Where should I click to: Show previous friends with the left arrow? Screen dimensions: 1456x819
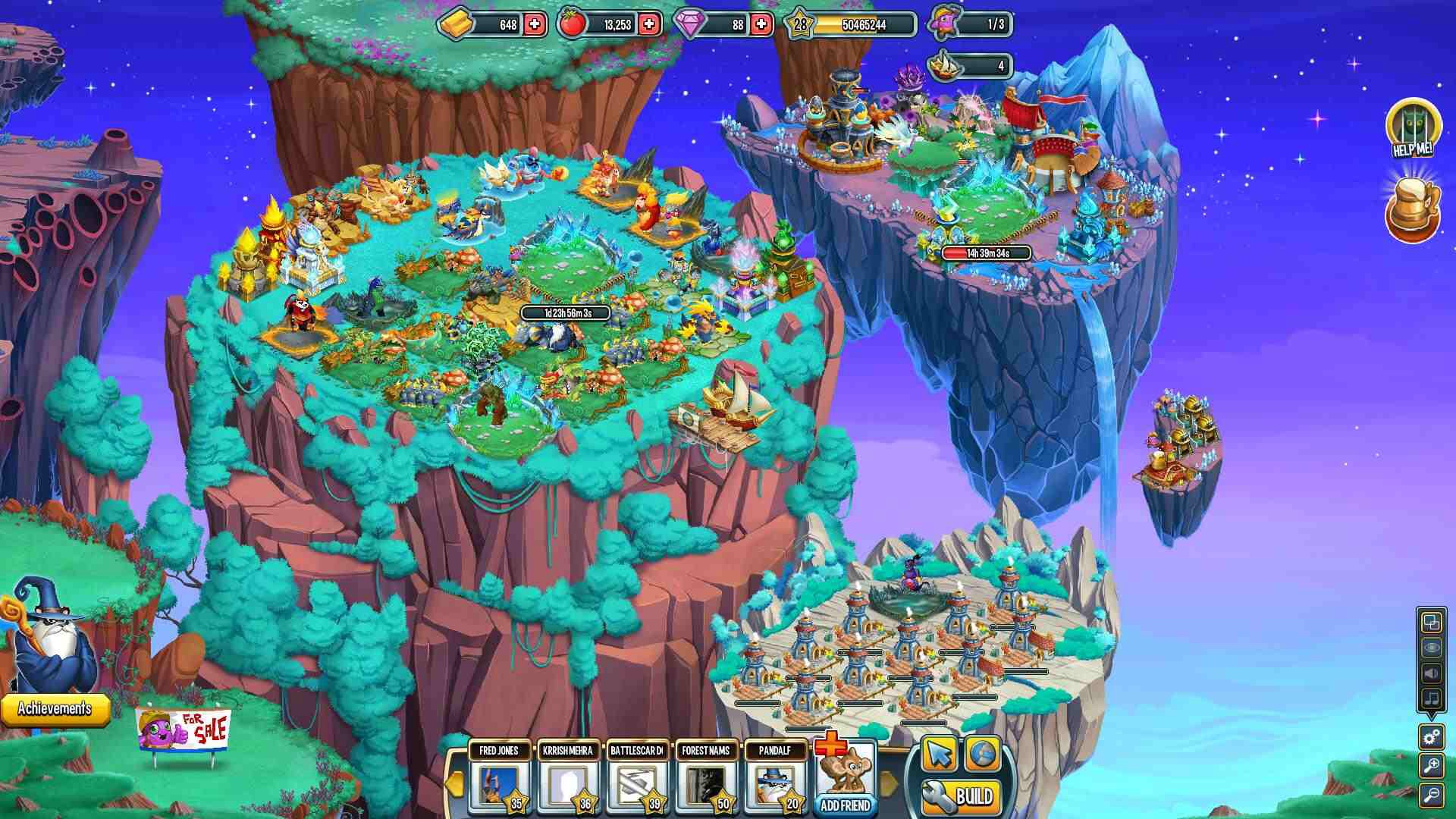pos(455,783)
